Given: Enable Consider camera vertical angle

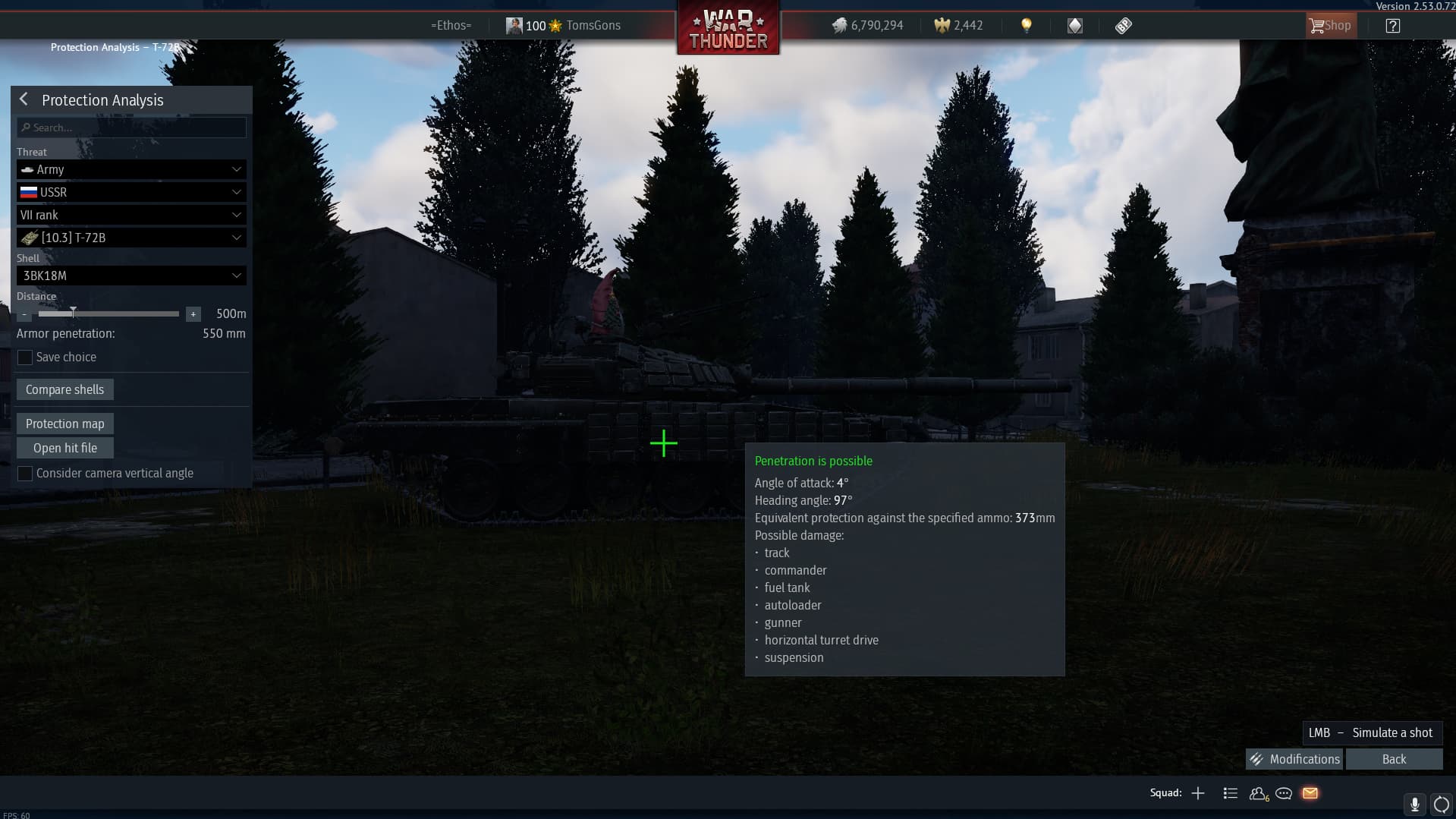Looking at the screenshot, I should 25,474.
